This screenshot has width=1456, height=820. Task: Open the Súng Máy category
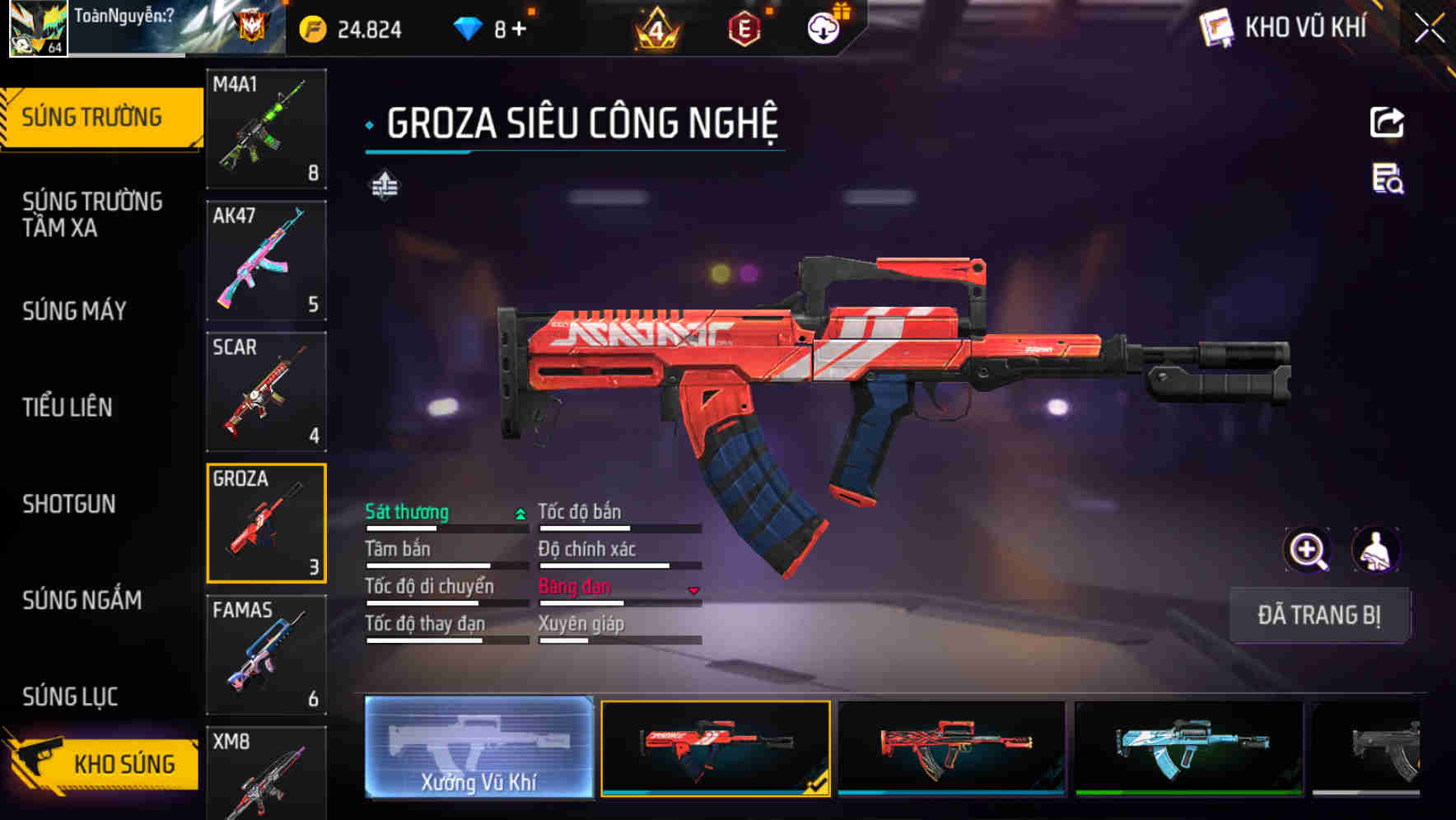[x=75, y=310]
